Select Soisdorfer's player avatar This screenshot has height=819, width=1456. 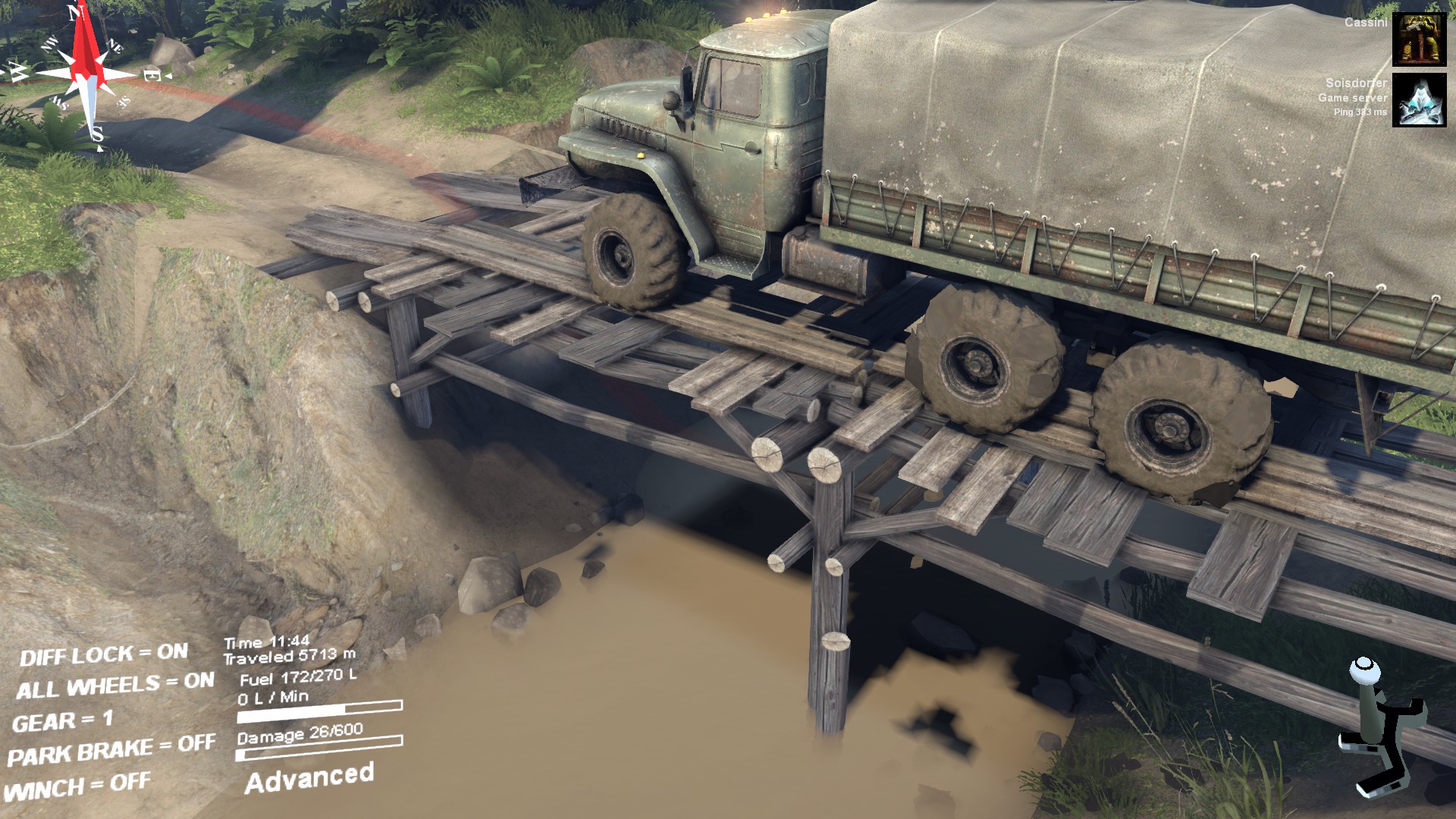click(1419, 100)
